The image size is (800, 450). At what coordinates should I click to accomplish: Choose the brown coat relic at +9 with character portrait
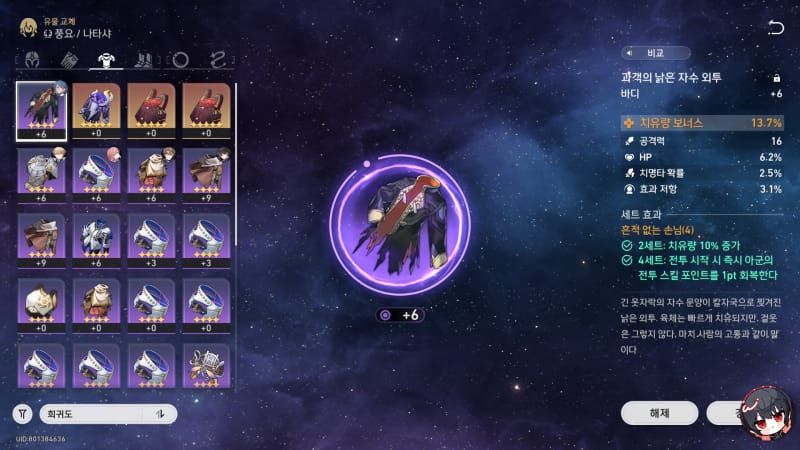(207, 175)
